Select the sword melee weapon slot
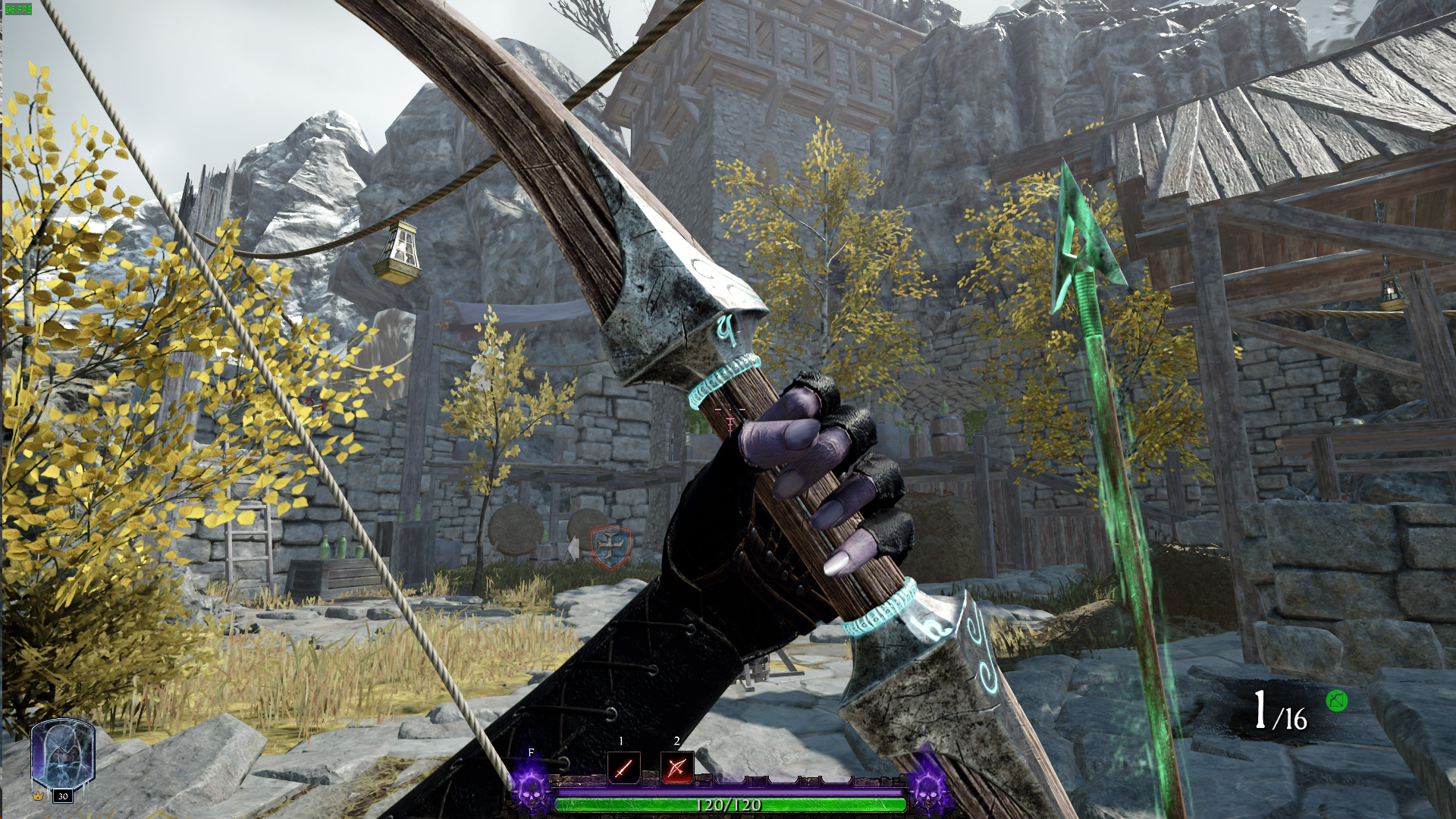 click(623, 767)
